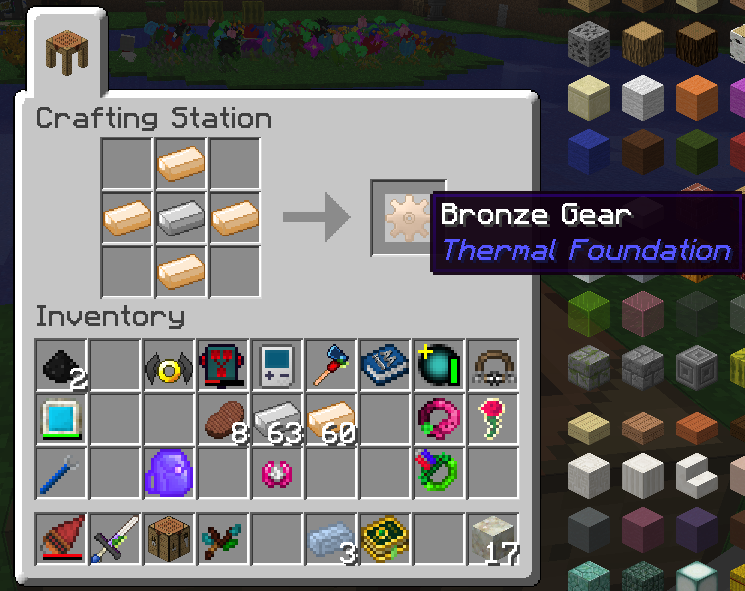Click the red robot face item
Viewport: 745px width, 591px height.
pos(221,364)
